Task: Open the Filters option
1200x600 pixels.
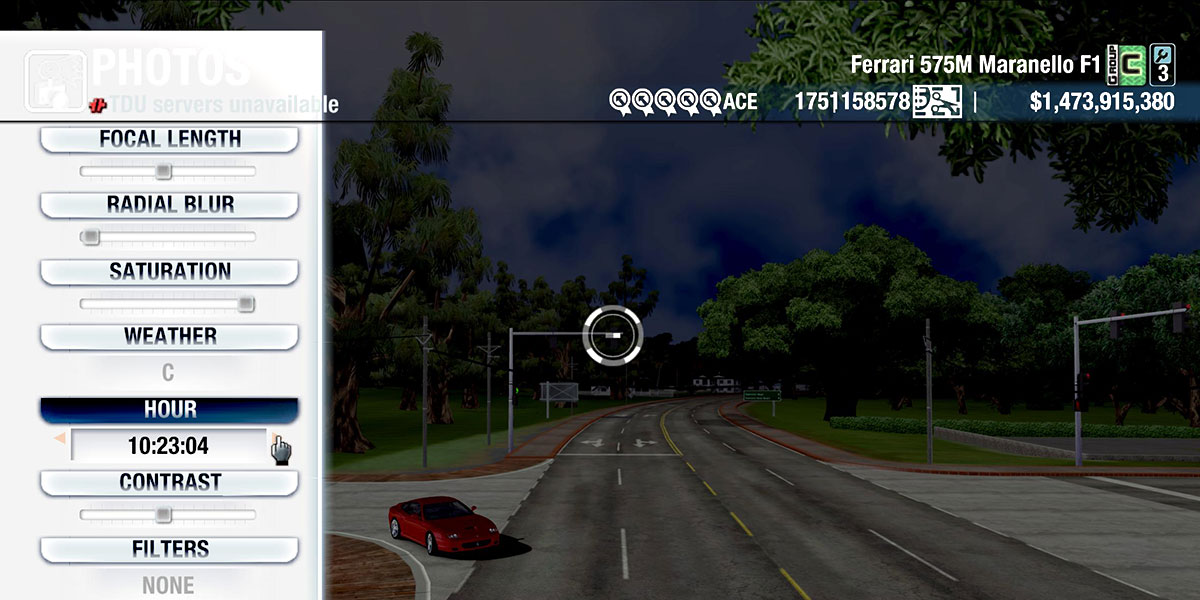Action: point(169,550)
